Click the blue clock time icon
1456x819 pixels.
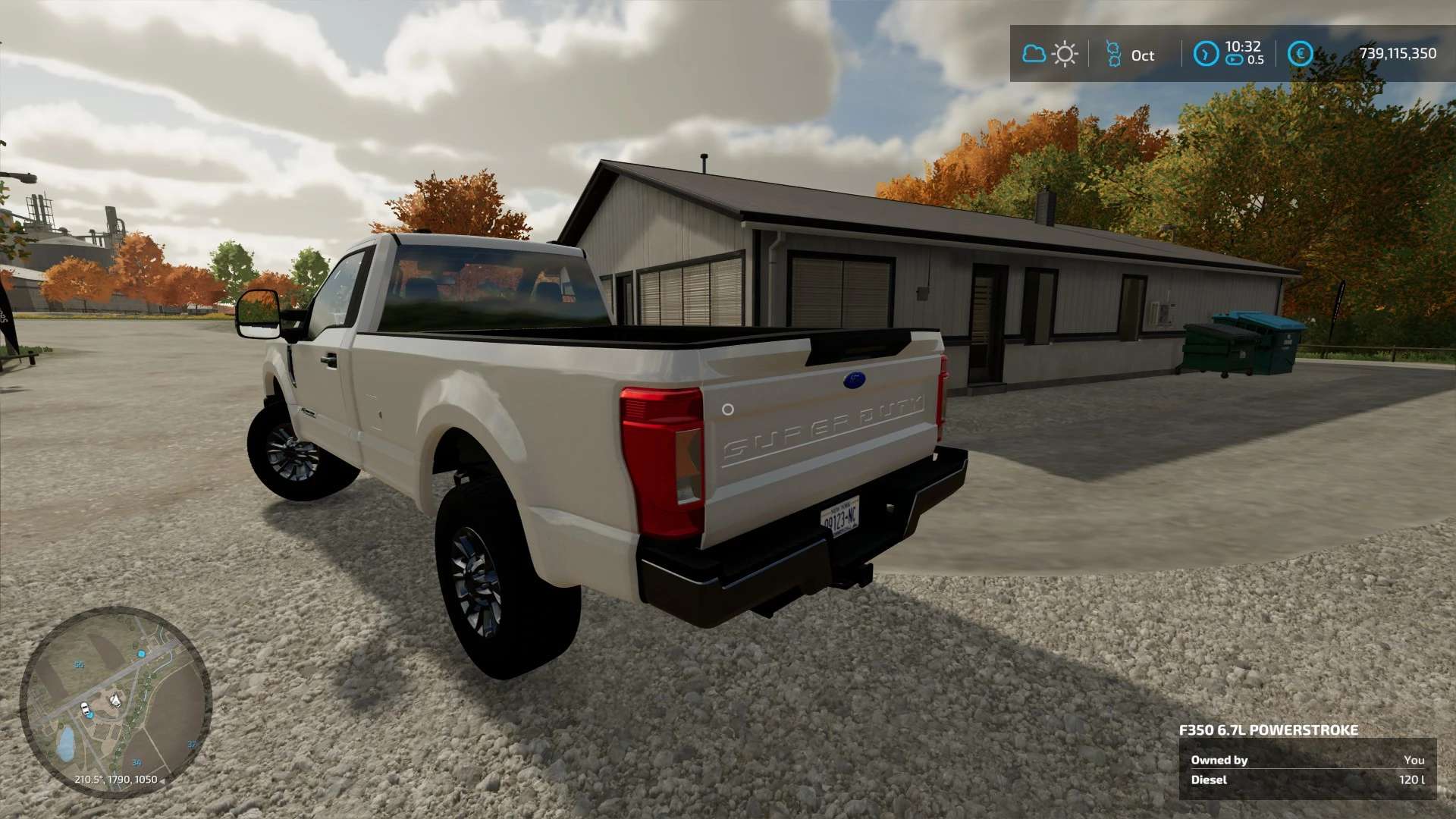coord(1206,54)
